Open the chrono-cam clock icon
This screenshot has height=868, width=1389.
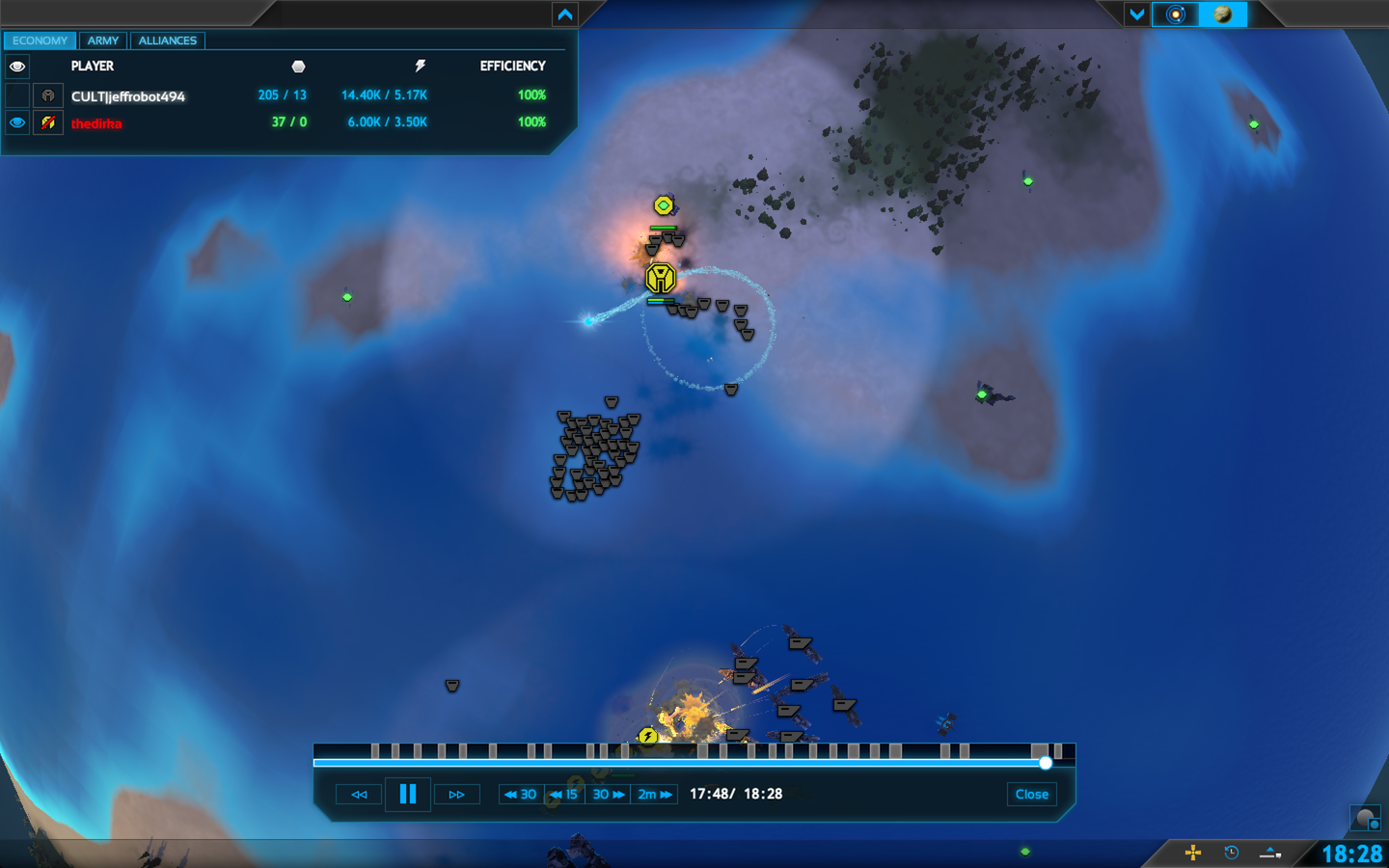coord(1231,853)
